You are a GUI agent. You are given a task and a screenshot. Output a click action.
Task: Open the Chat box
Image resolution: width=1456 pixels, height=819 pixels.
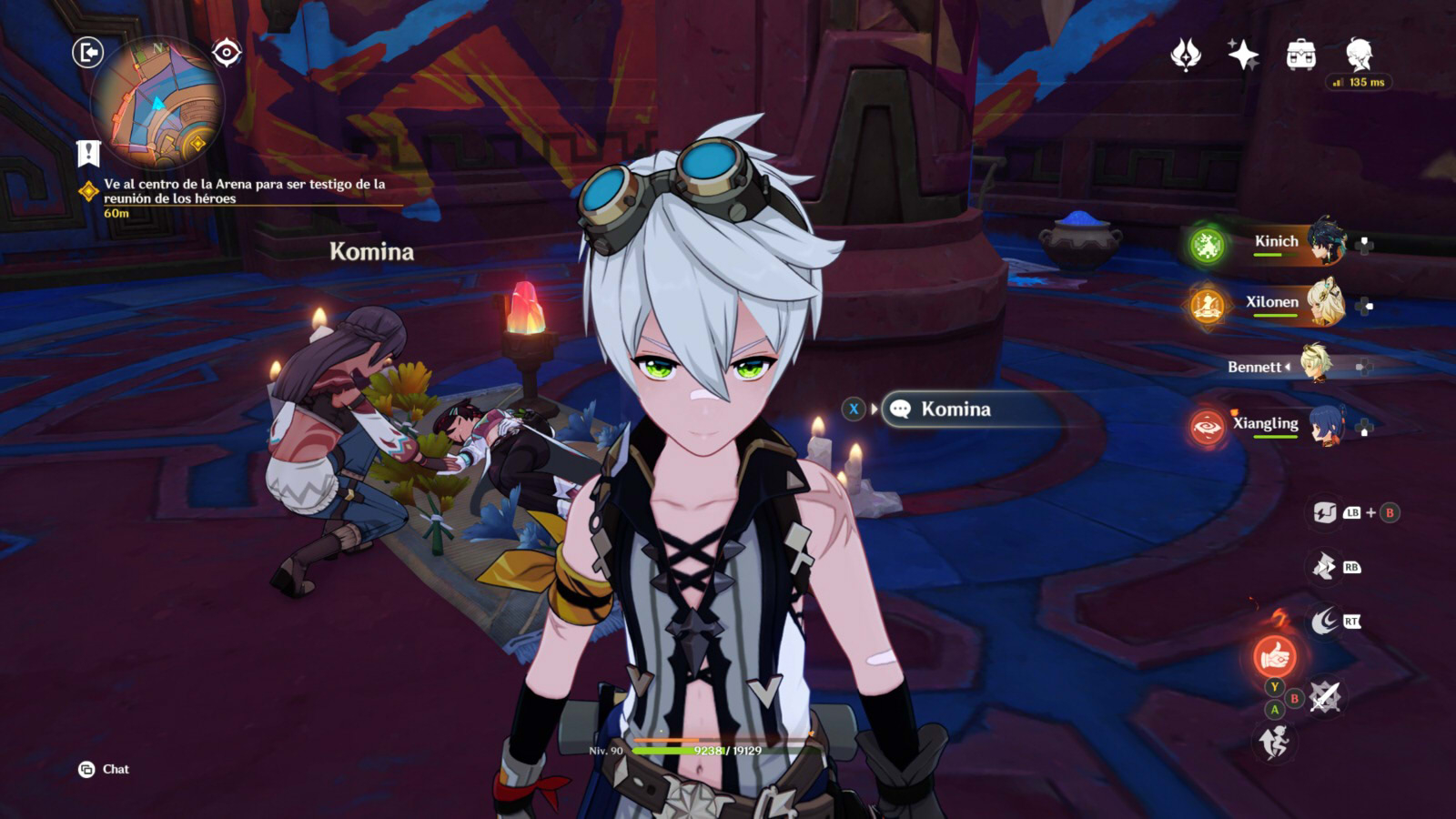point(104,770)
